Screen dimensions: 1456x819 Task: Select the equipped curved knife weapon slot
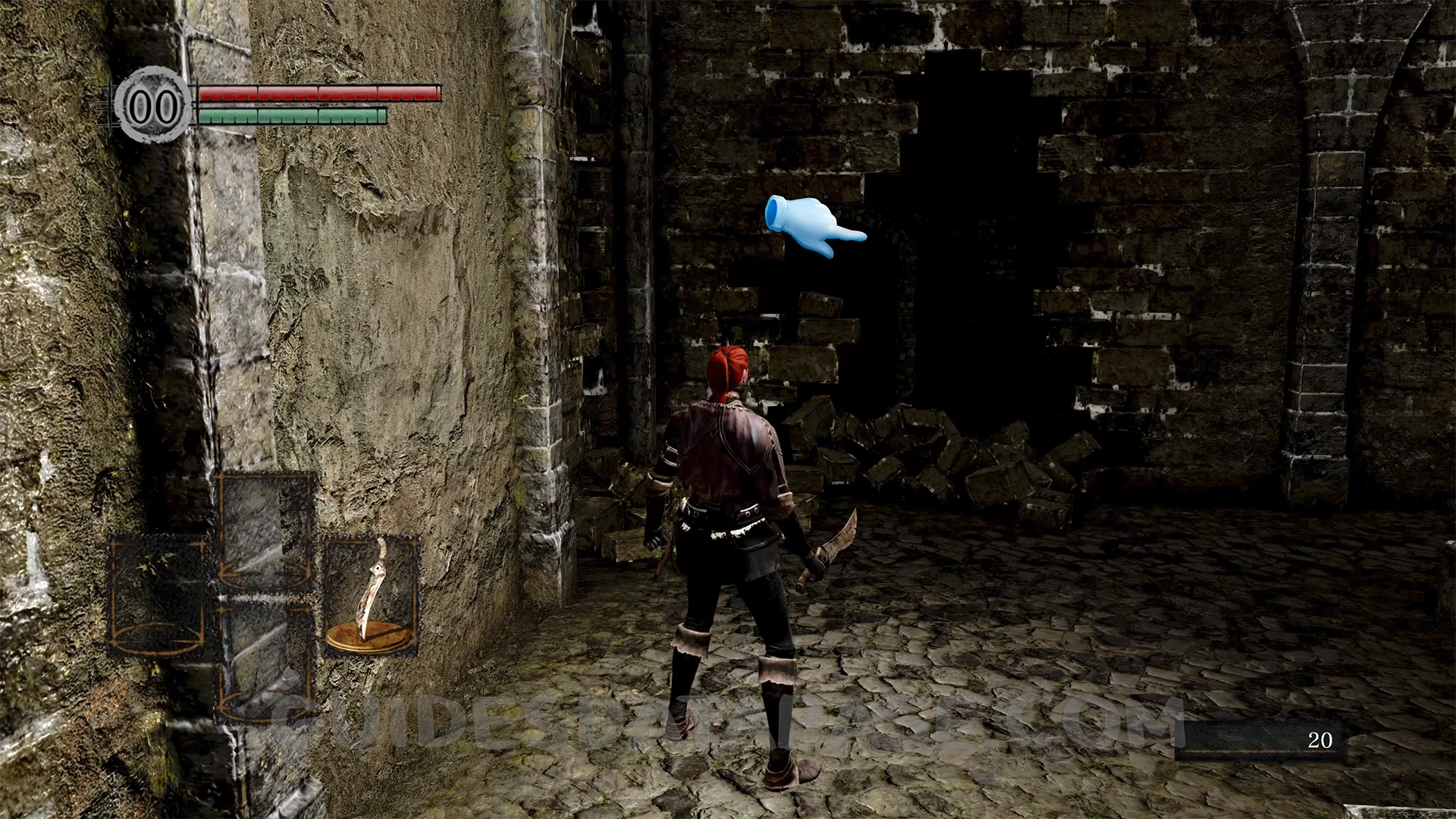click(x=372, y=595)
